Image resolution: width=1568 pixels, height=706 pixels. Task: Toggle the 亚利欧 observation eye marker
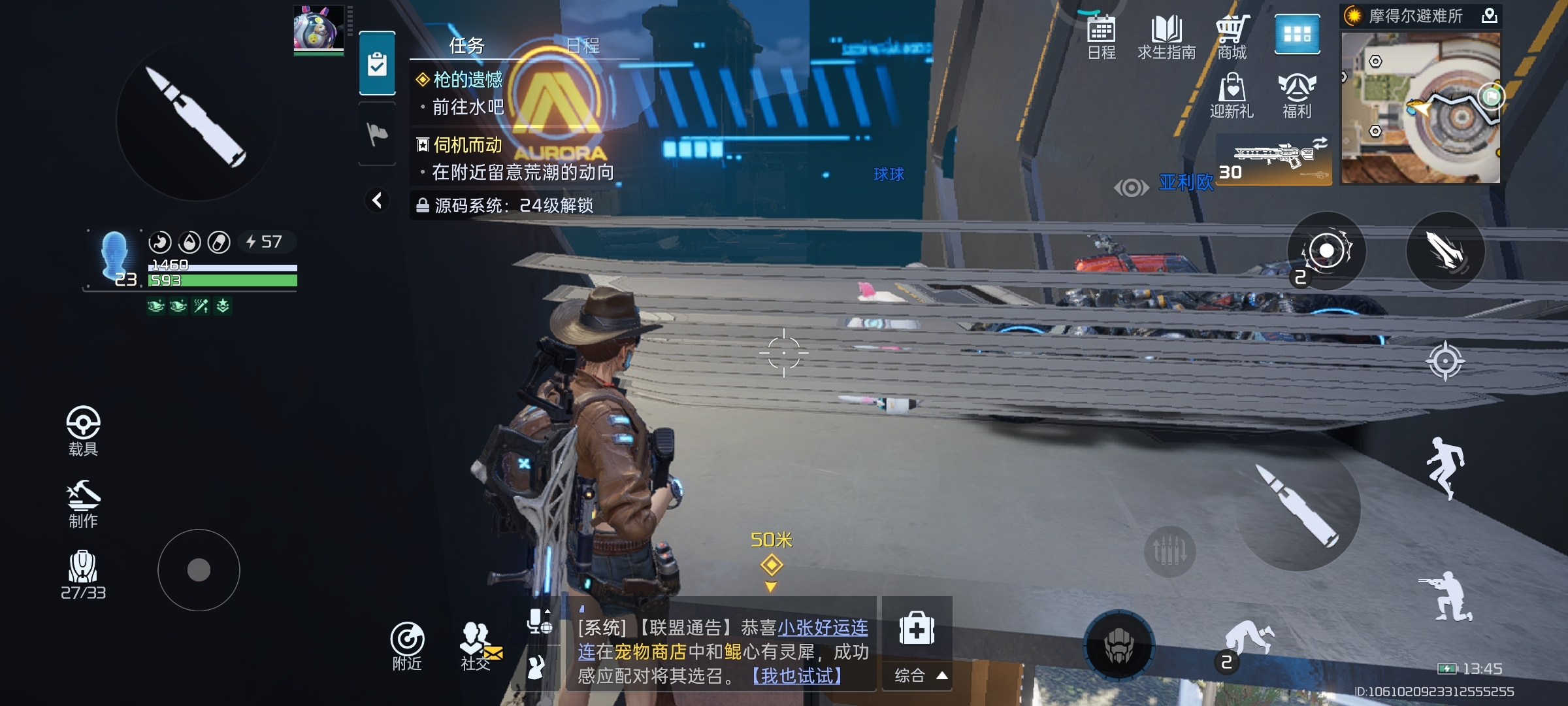tap(1132, 188)
